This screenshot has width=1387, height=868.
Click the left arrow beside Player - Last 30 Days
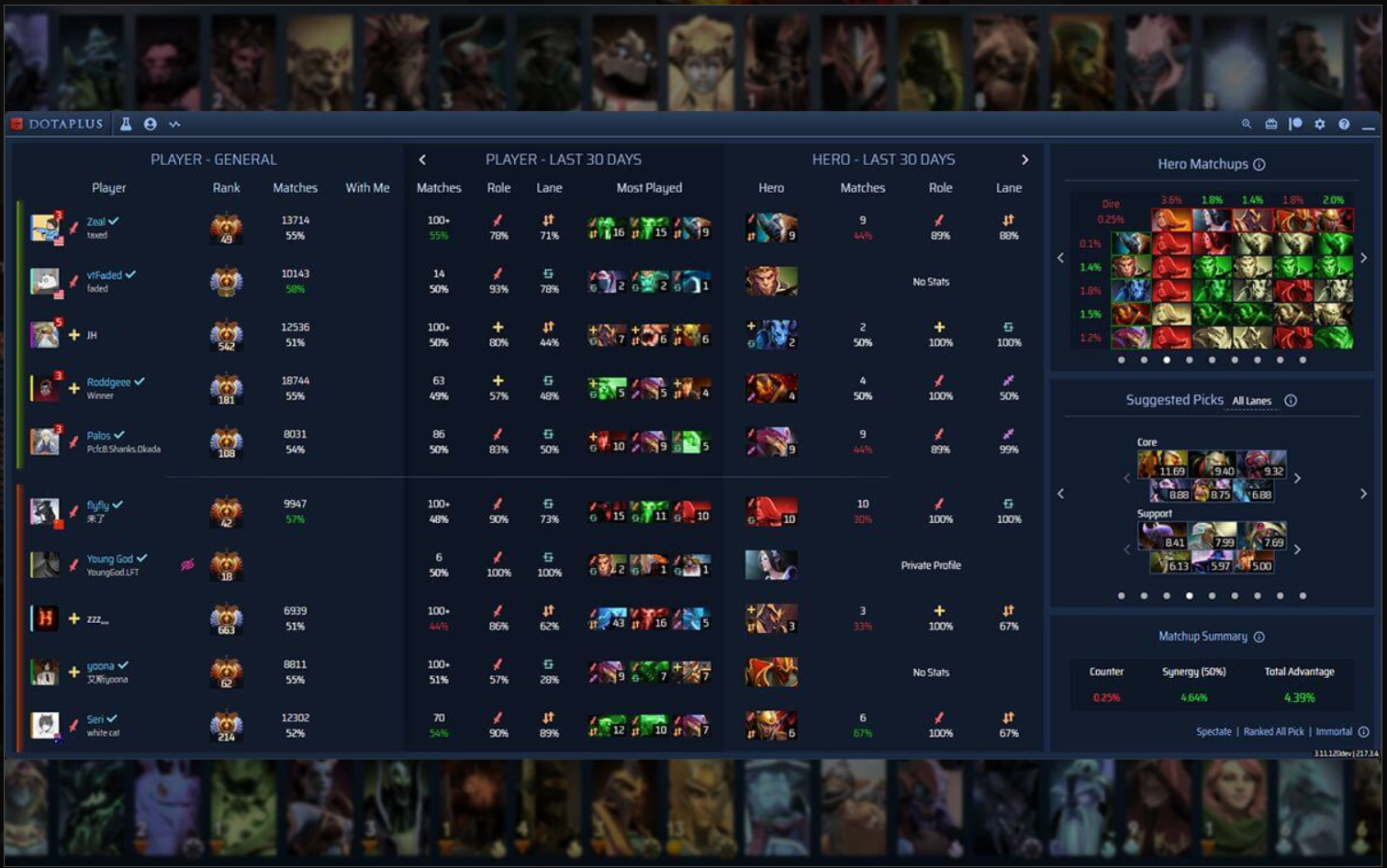click(422, 158)
